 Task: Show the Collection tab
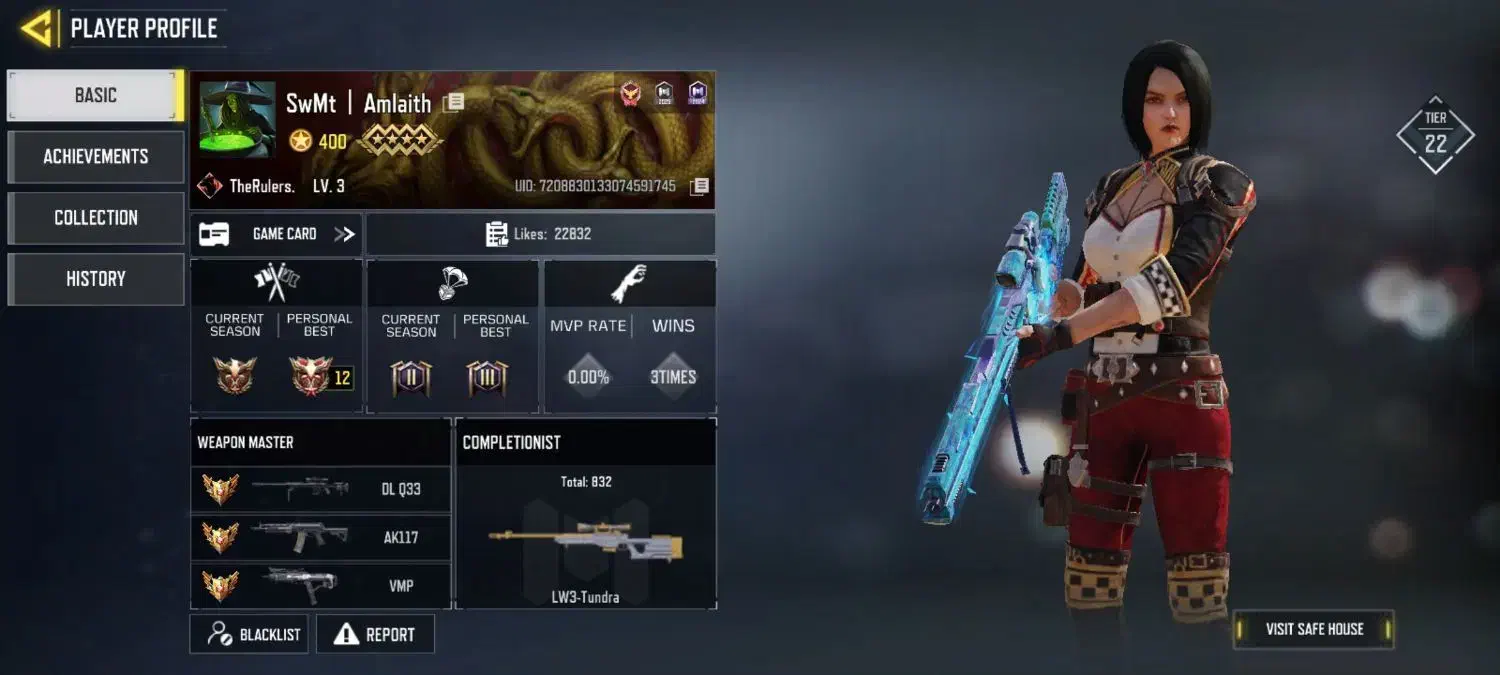coord(95,217)
